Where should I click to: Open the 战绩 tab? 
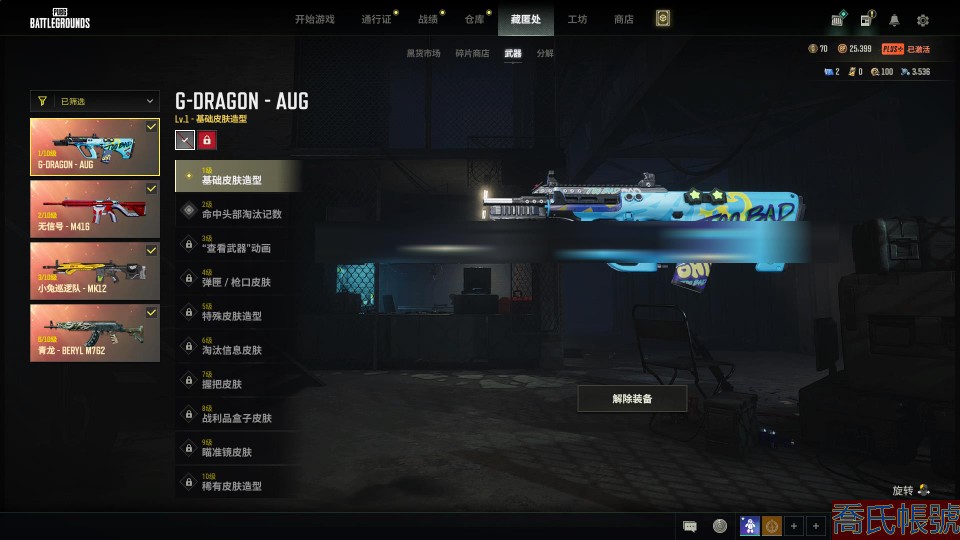coord(428,19)
